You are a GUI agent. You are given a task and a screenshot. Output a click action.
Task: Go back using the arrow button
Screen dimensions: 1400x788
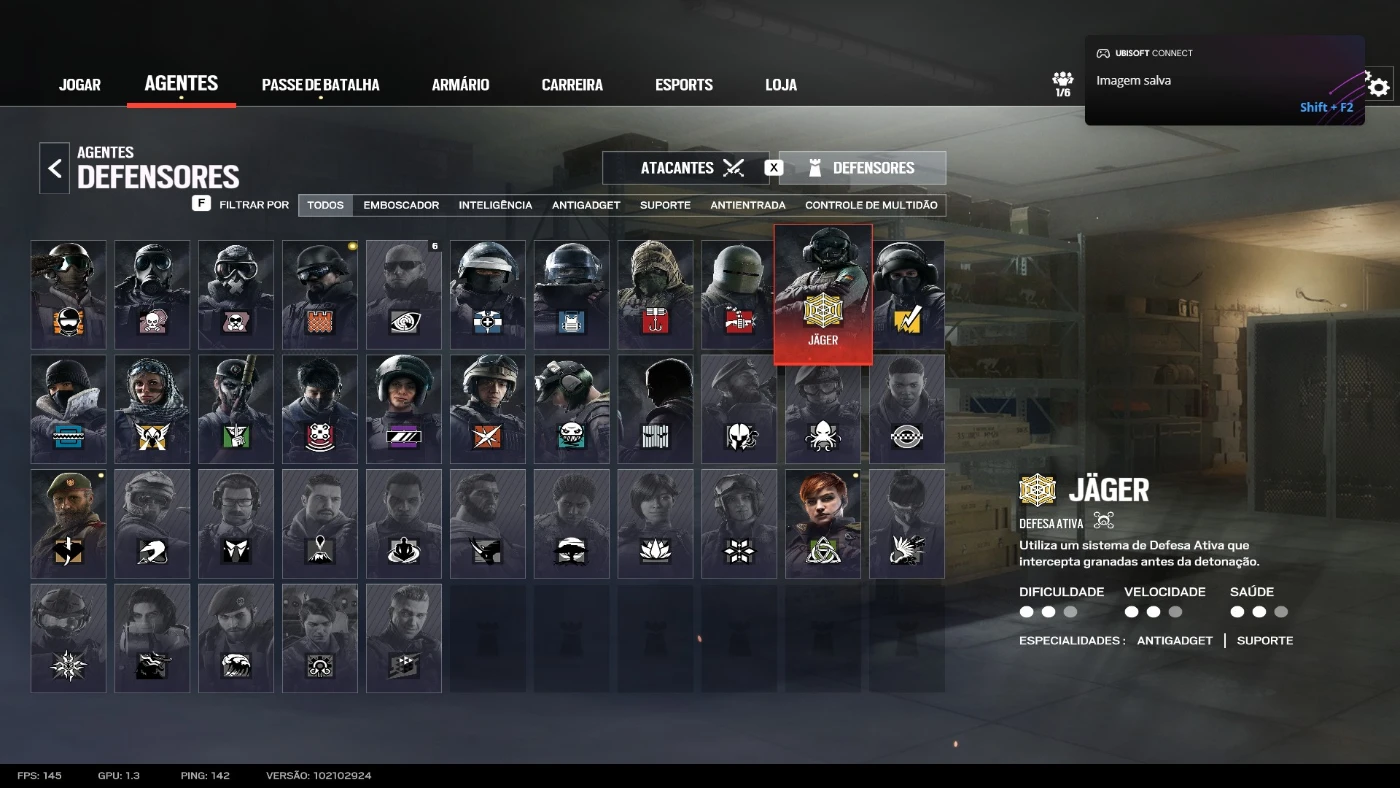(x=55, y=168)
